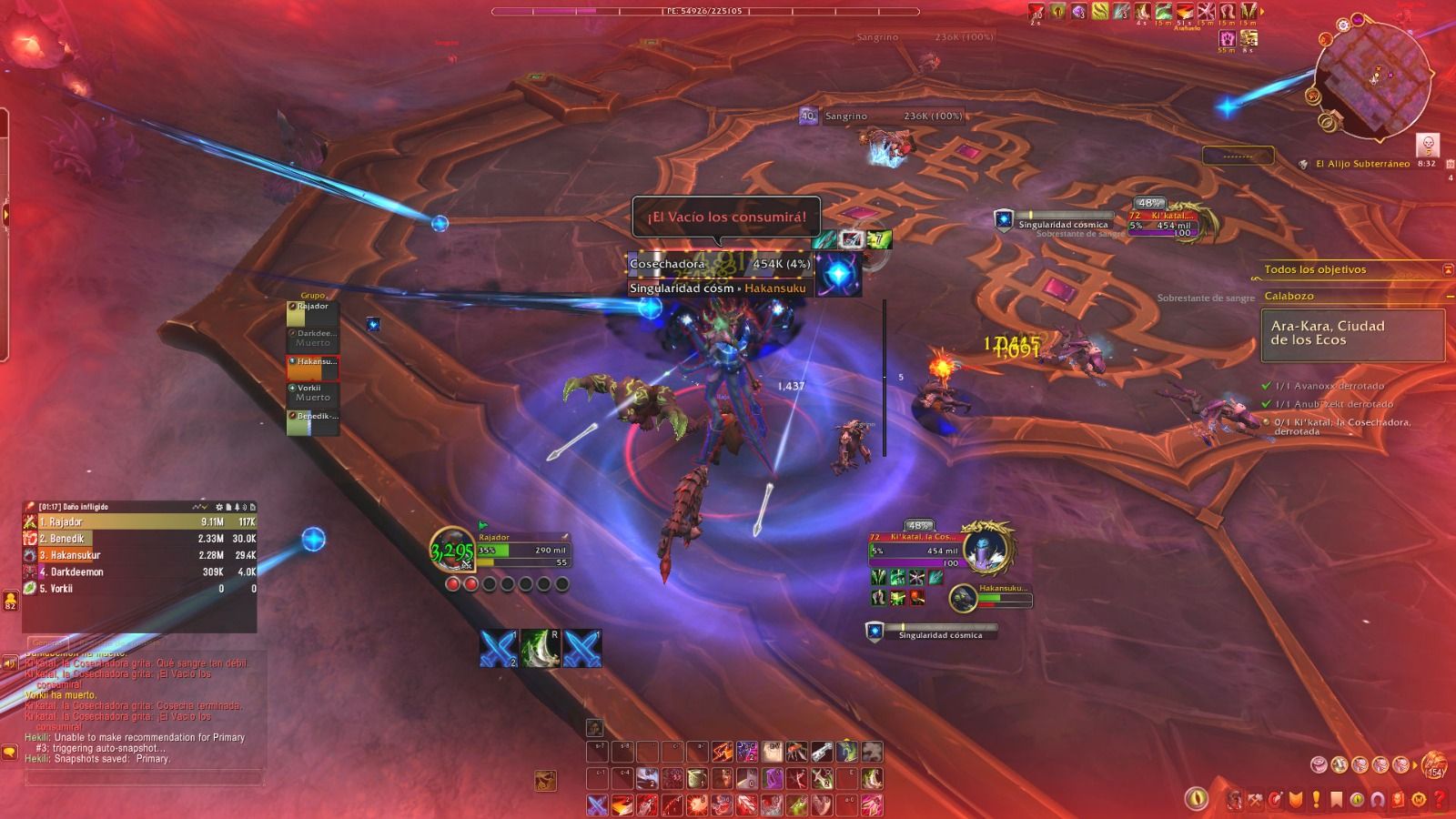Select the Rajador party frame

[x=313, y=313]
